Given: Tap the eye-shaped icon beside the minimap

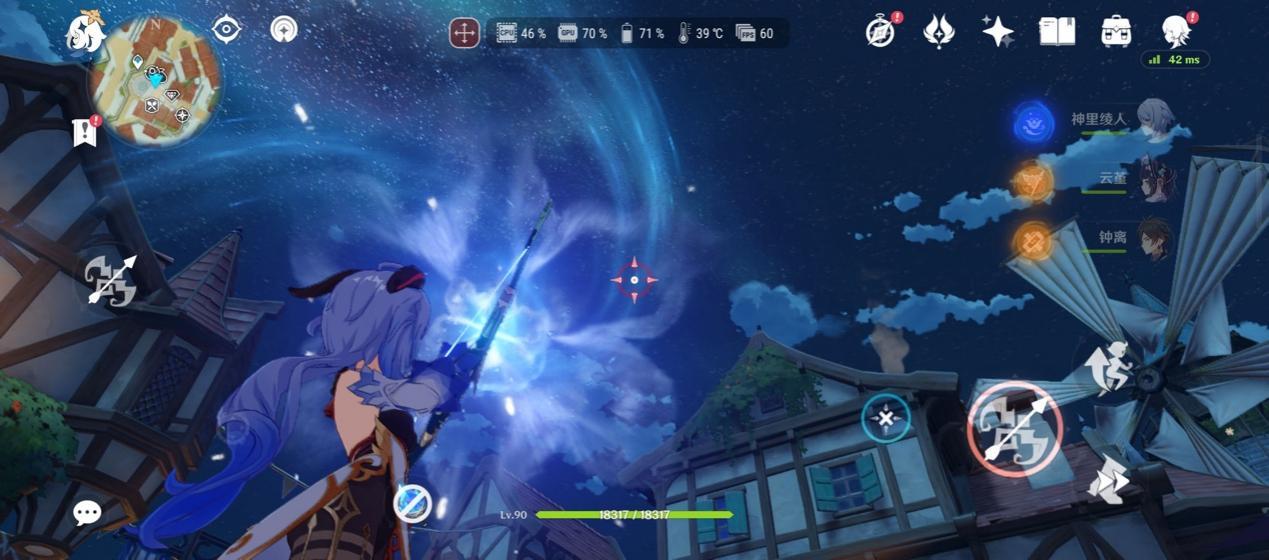Looking at the screenshot, I should 227,29.
